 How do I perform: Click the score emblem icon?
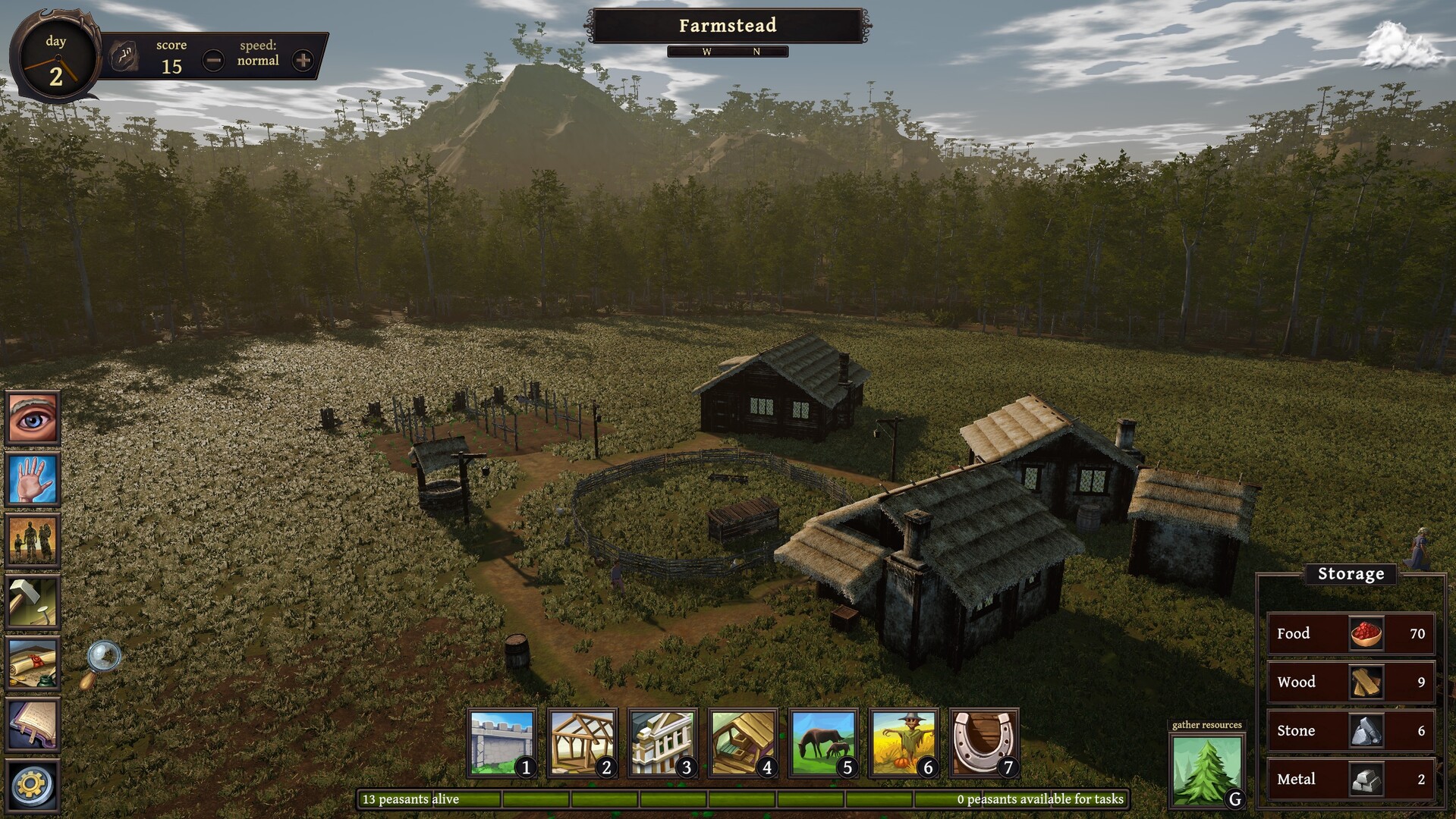(x=125, y=55)
